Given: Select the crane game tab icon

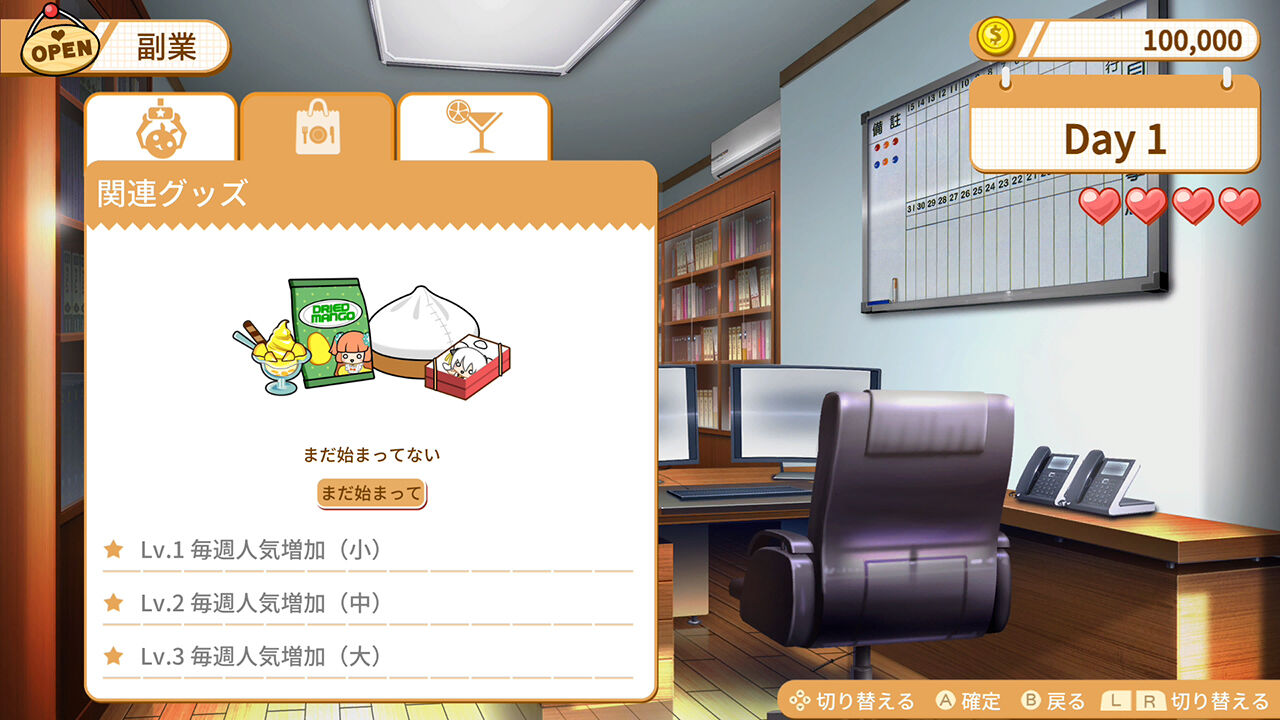Looking at the screenshot, I should [x=160, y=128].
